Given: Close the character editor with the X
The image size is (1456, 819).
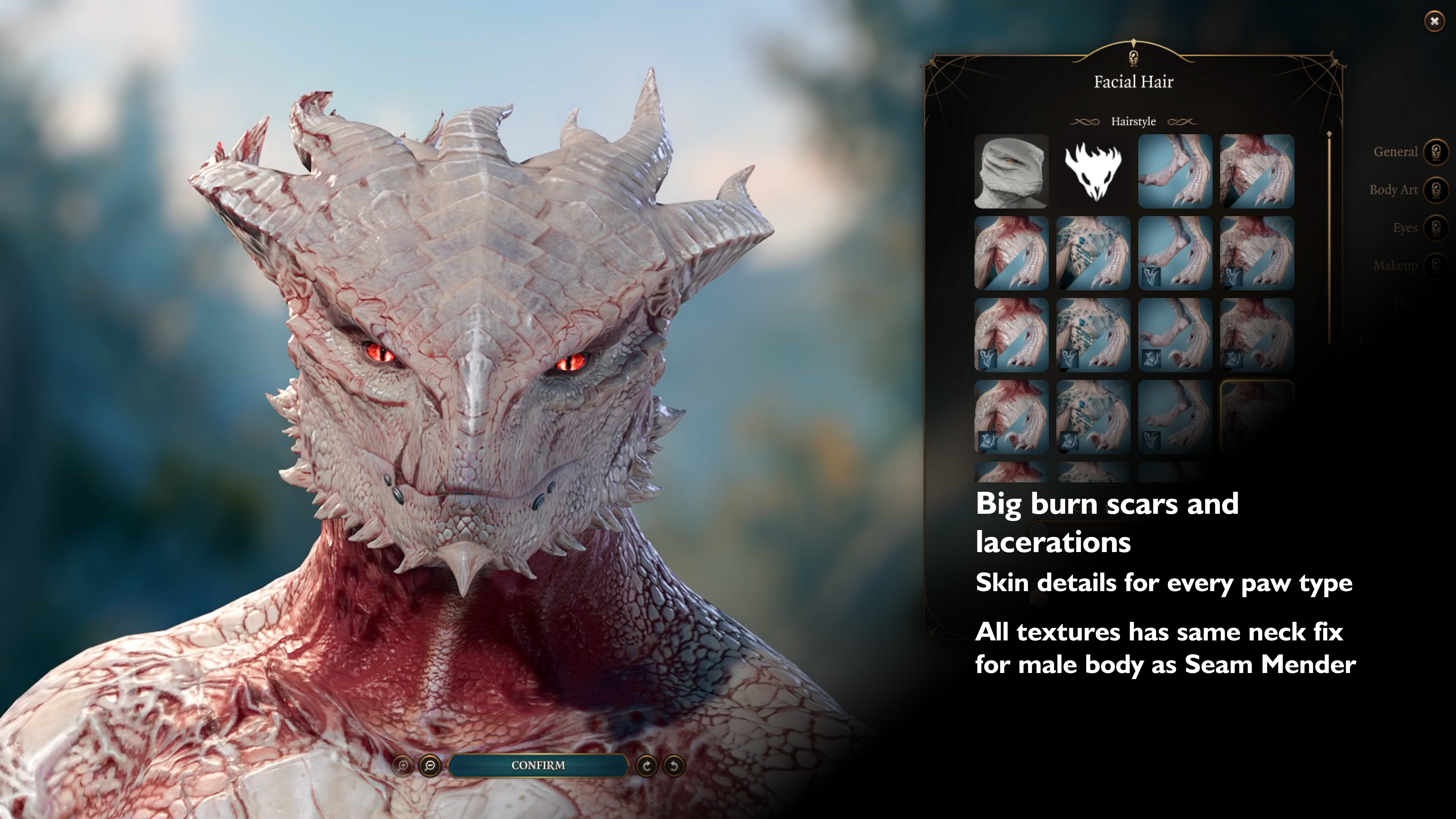Looking at the screenshot, I should [1434, 22].
